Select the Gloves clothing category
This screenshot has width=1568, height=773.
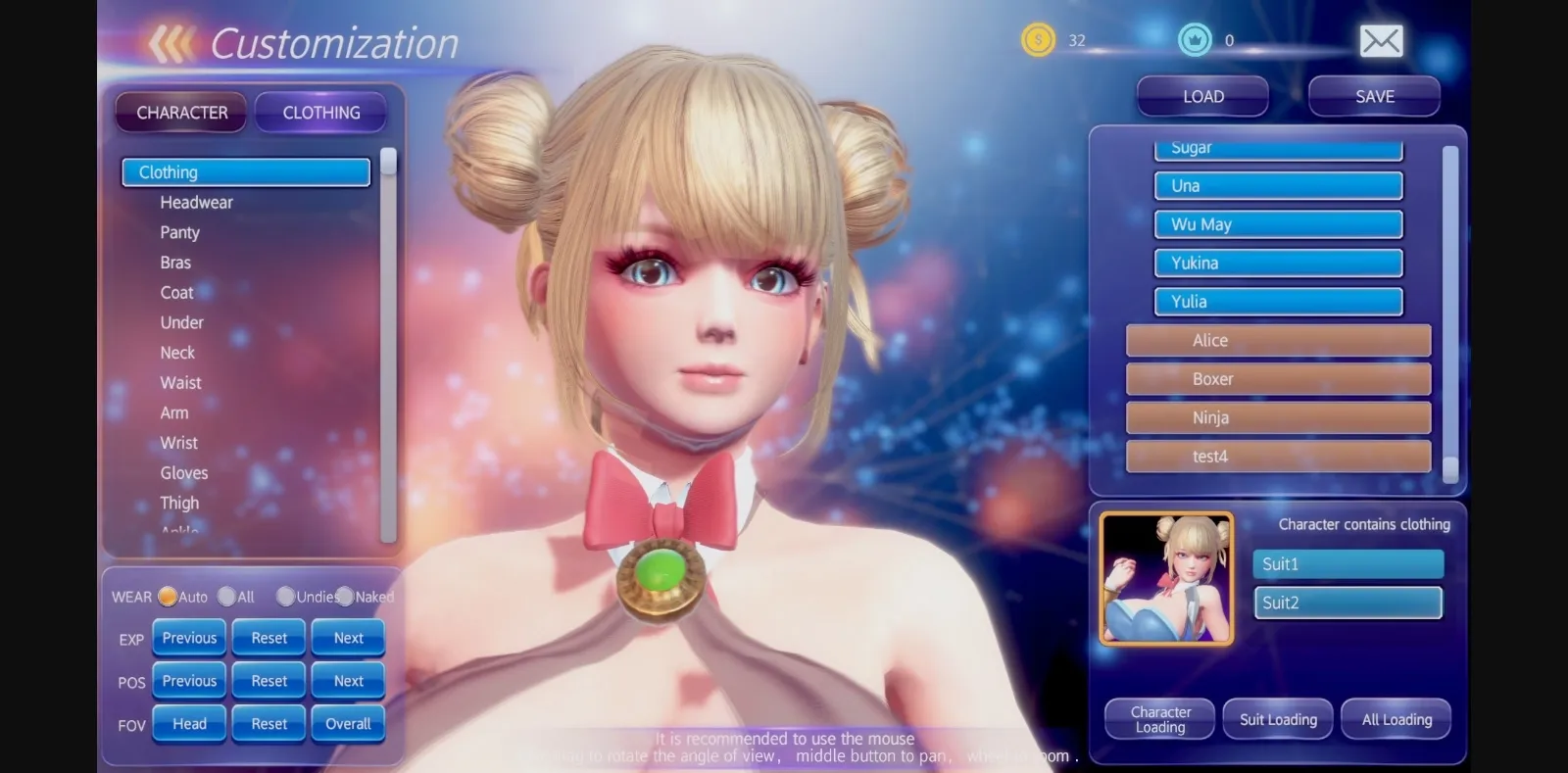pos(184,472)
